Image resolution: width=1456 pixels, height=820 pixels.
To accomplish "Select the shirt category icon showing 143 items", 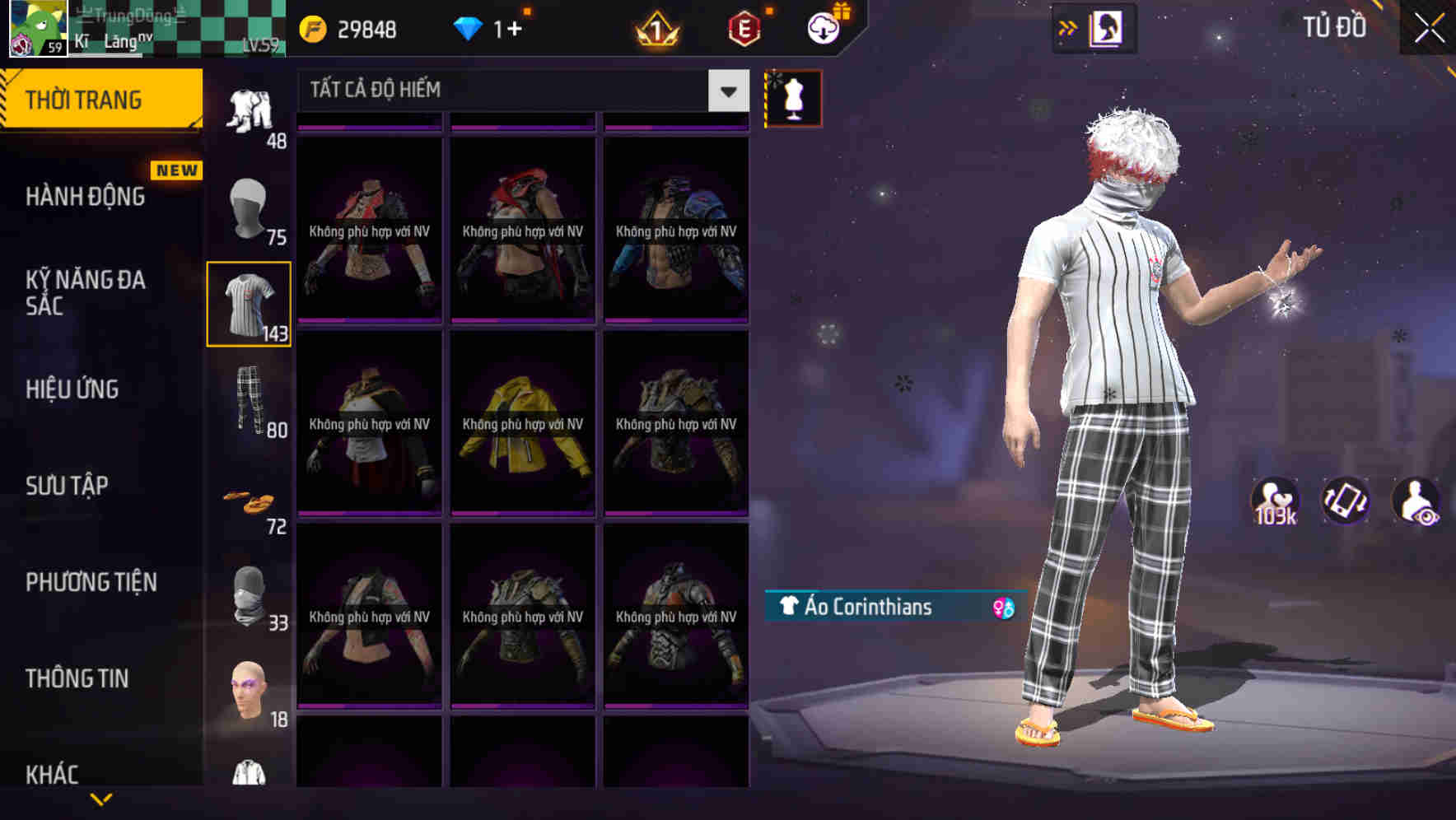I will 248,302.
